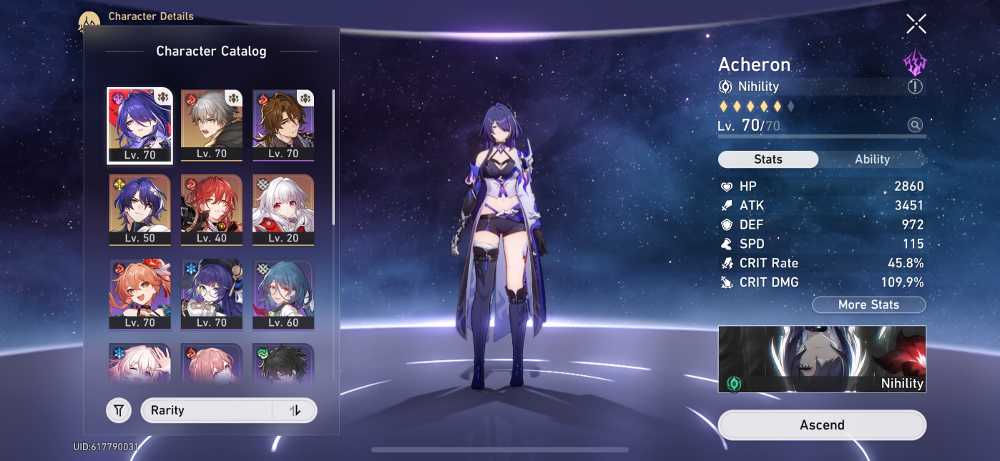
Task: Switch to the Ability tab
Action: click(872, 159)
